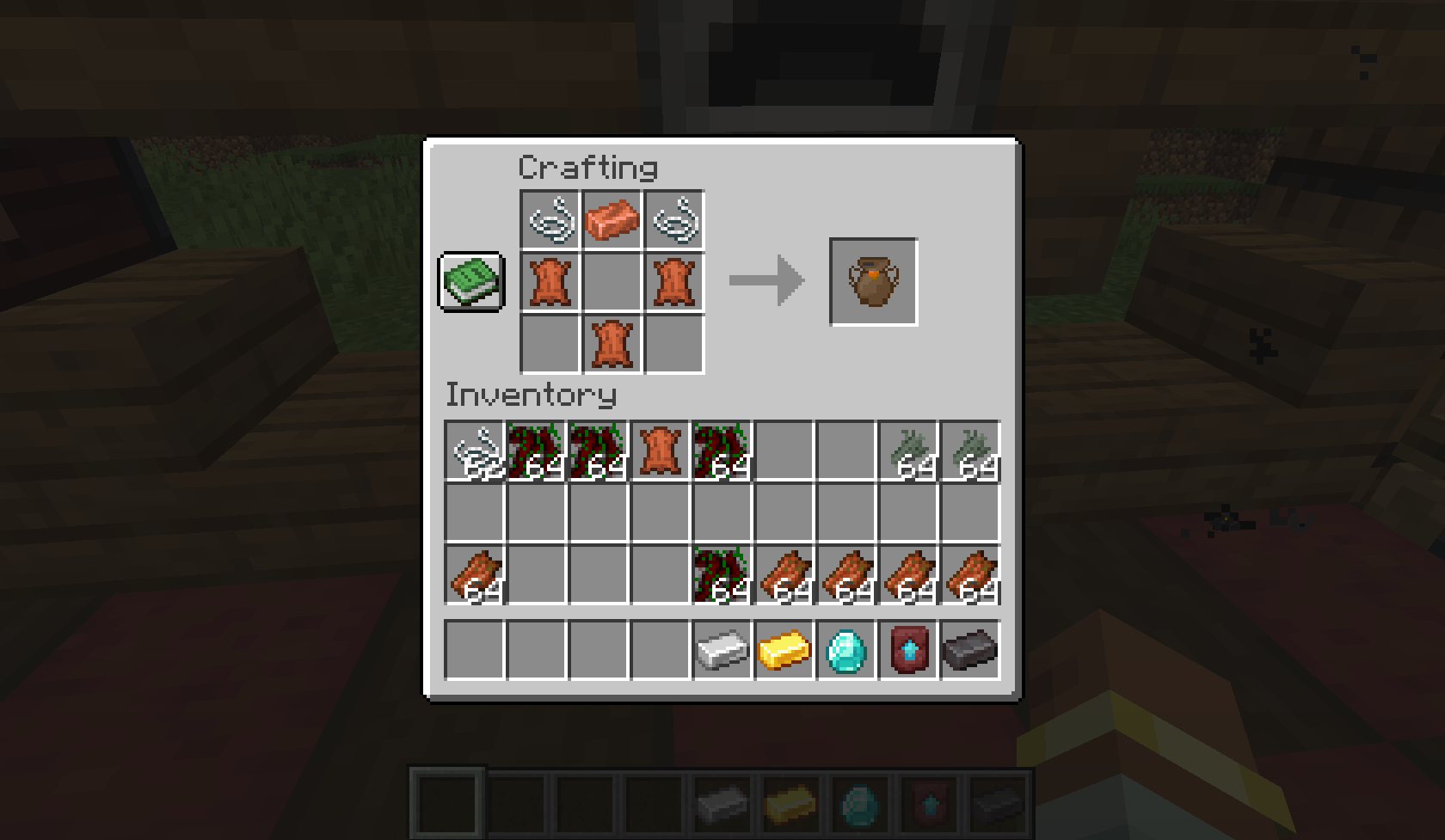Select the string stack in the top inventory row
This screenshot has height=840, width=1445.
pos(474,449)
